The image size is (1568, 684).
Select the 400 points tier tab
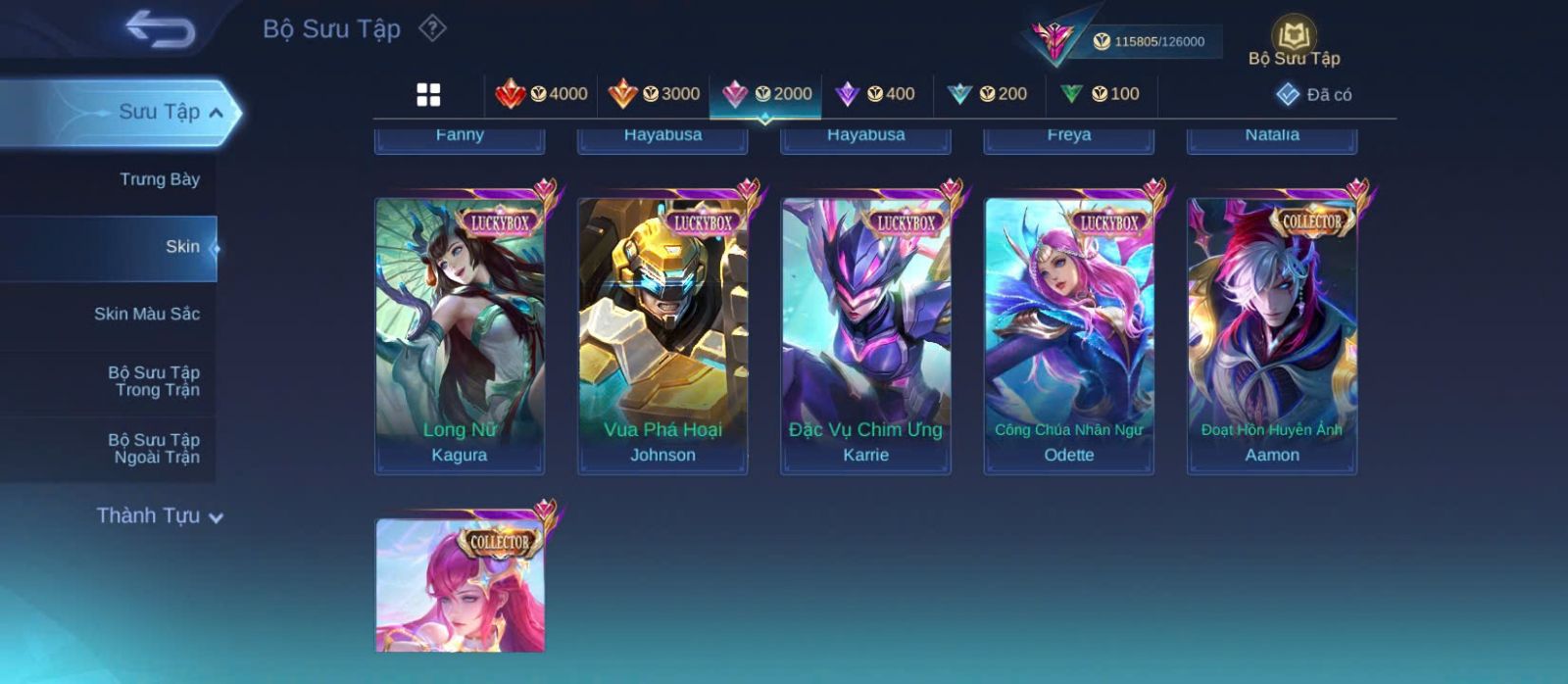pyautogui.click(x=876, y=94)
